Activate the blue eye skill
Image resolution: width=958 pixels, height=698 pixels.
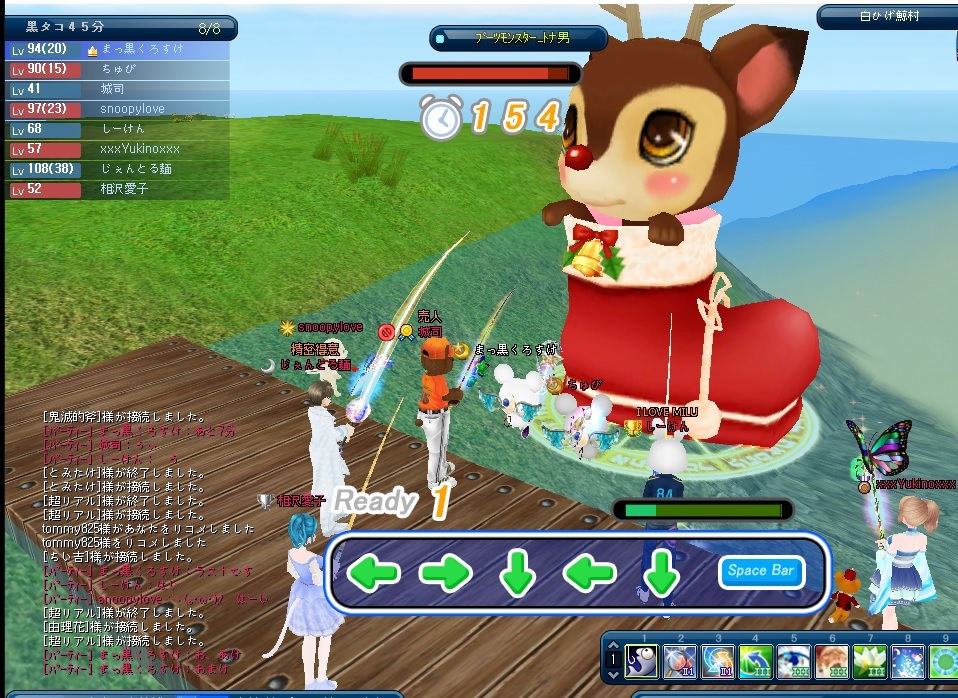pyautogui.click(x=793, y=661)
